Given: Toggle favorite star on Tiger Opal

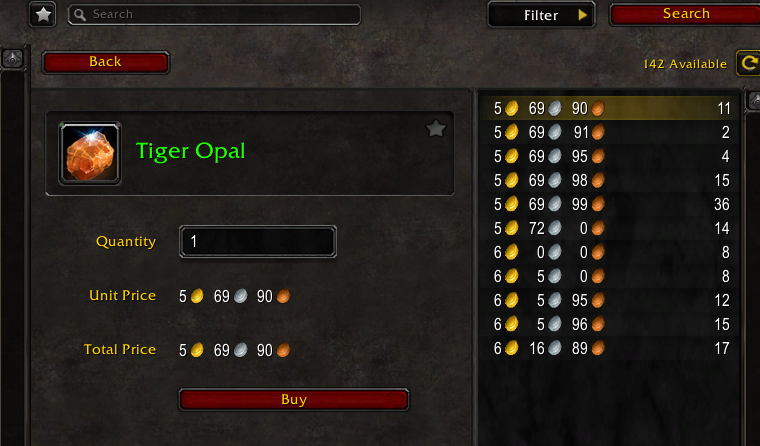Looking at the screenshot, I should pos(436,128).
